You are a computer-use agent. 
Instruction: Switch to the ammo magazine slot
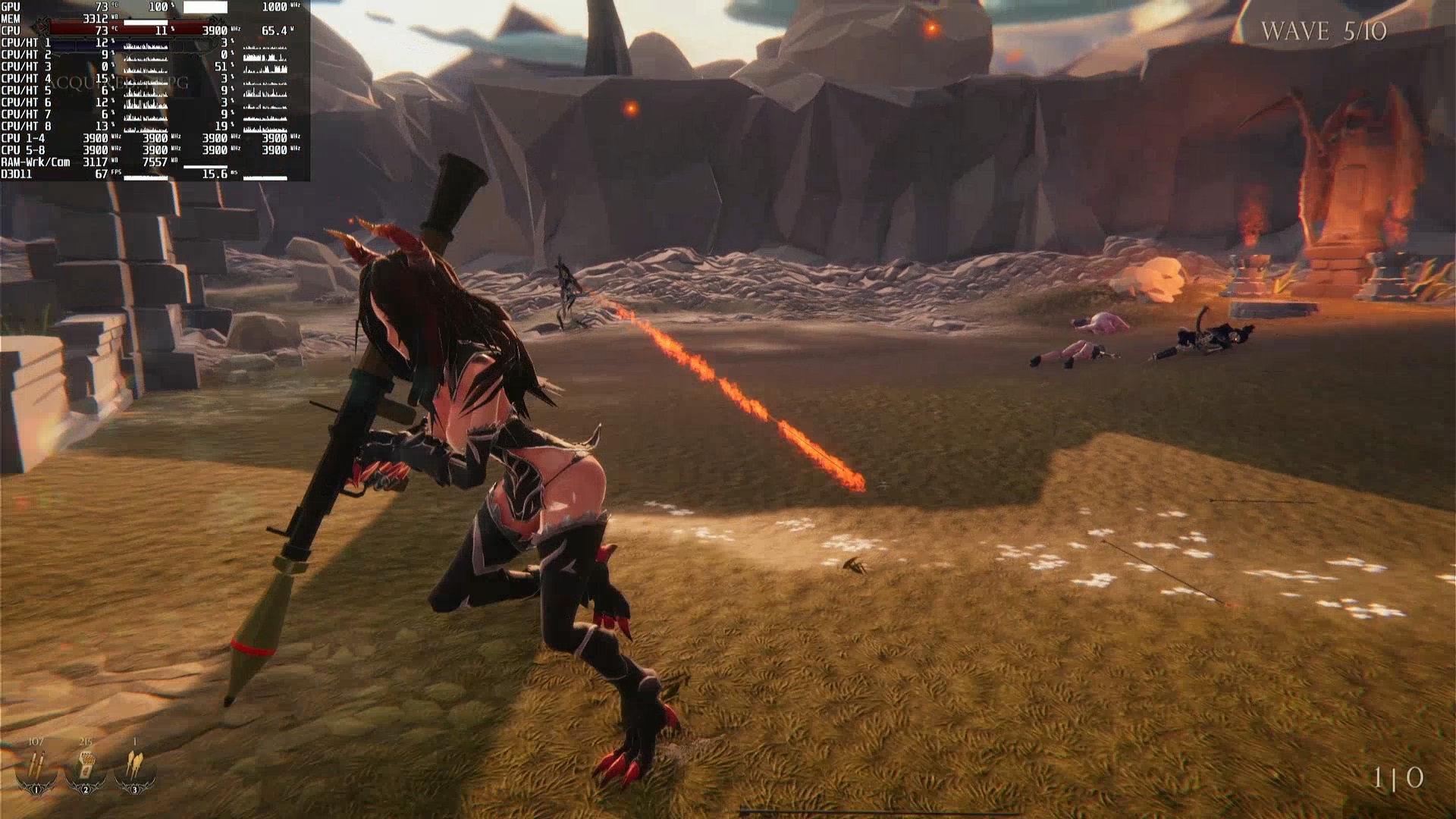(x=86, y=767)
